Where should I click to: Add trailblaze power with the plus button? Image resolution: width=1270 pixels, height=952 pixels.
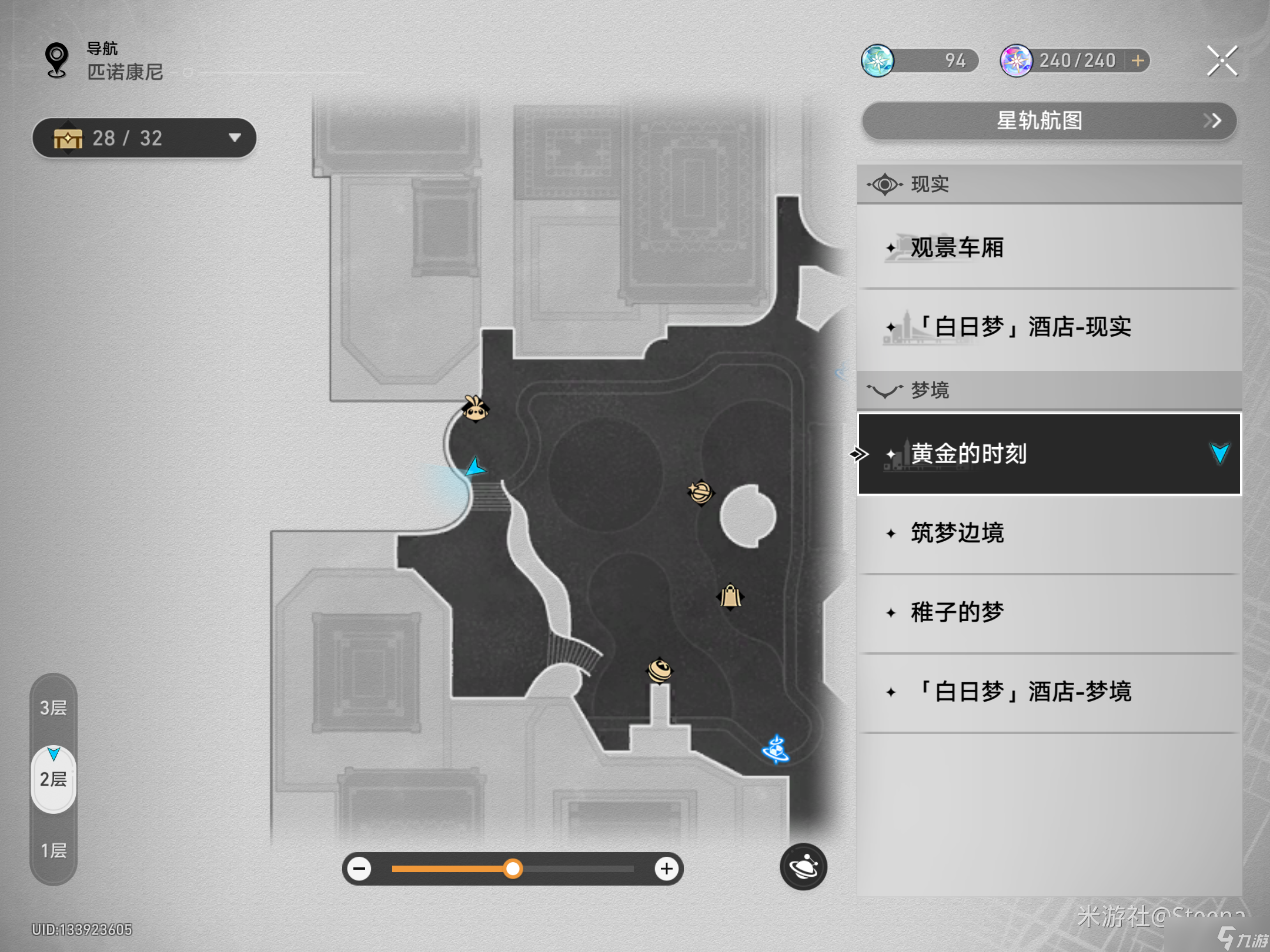[x=1138, y=61]
